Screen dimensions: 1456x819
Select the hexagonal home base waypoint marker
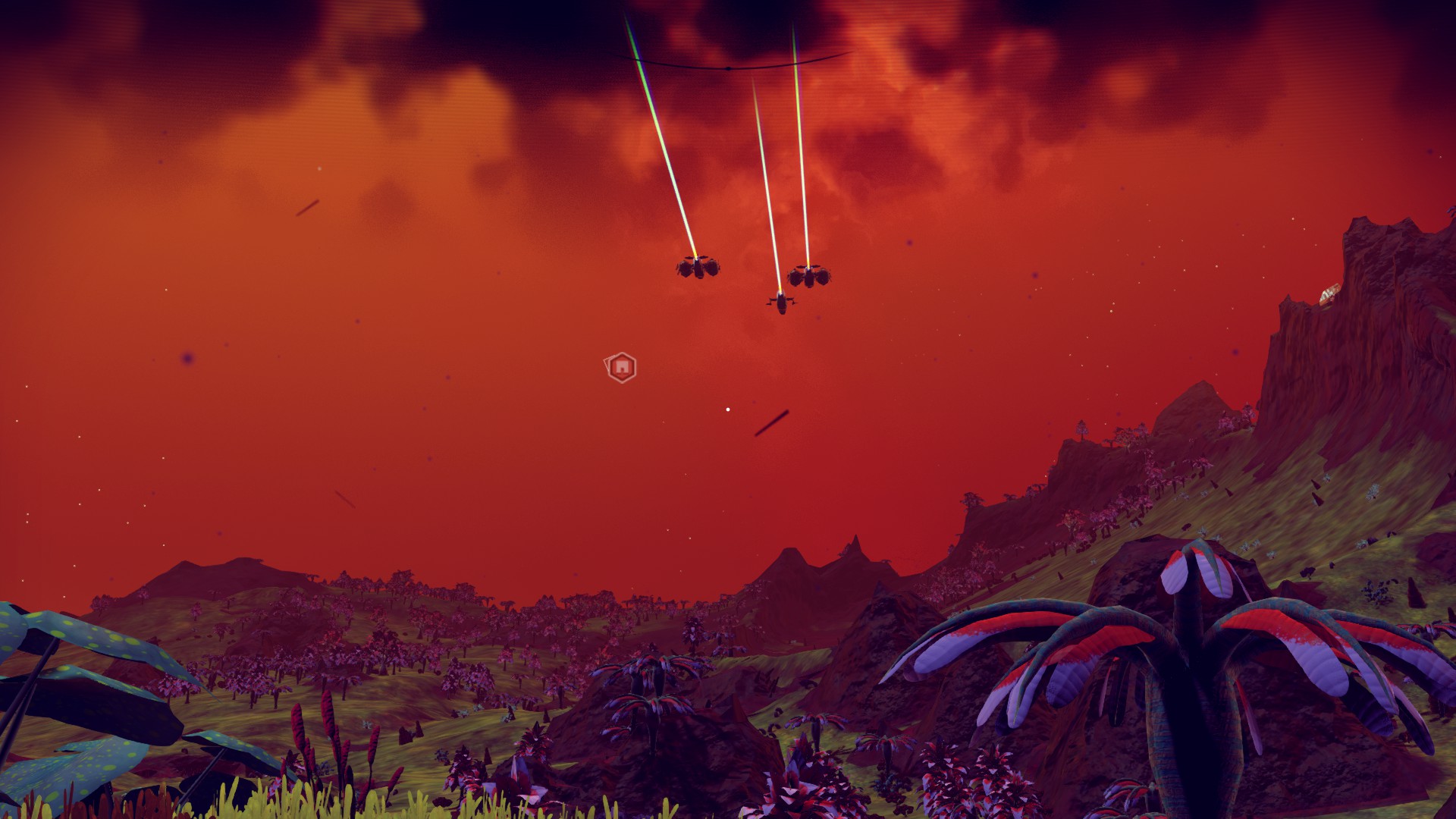[621, 368]
